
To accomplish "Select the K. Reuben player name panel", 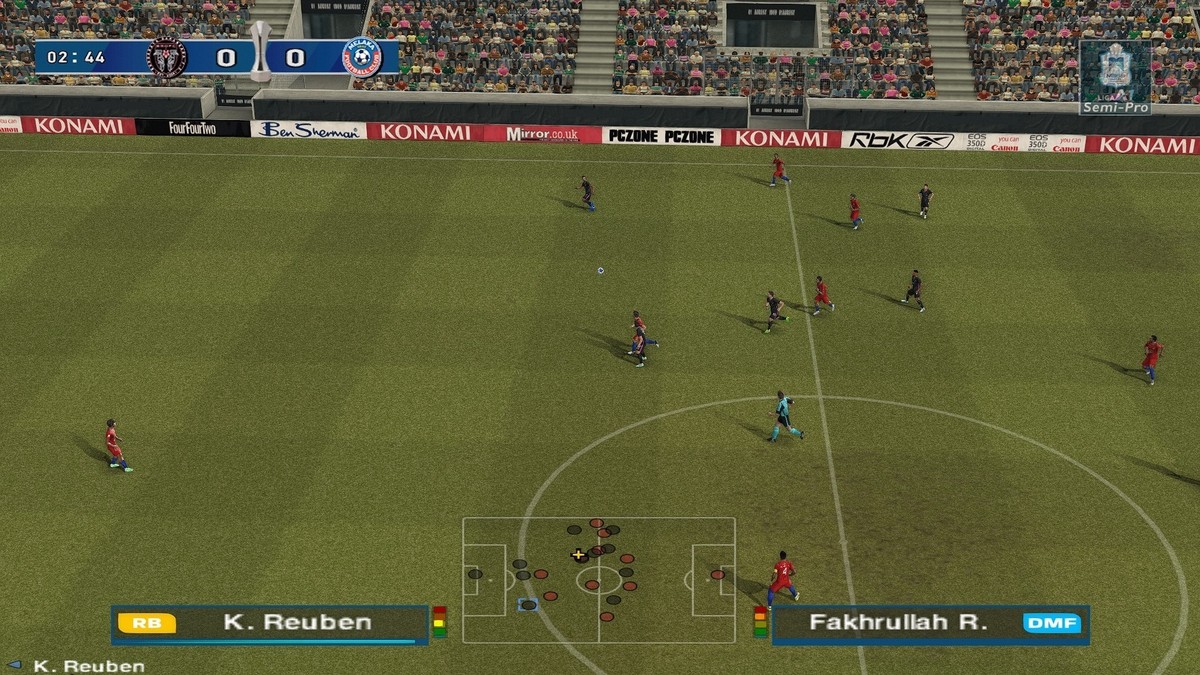I will click(x=270, y=623).
